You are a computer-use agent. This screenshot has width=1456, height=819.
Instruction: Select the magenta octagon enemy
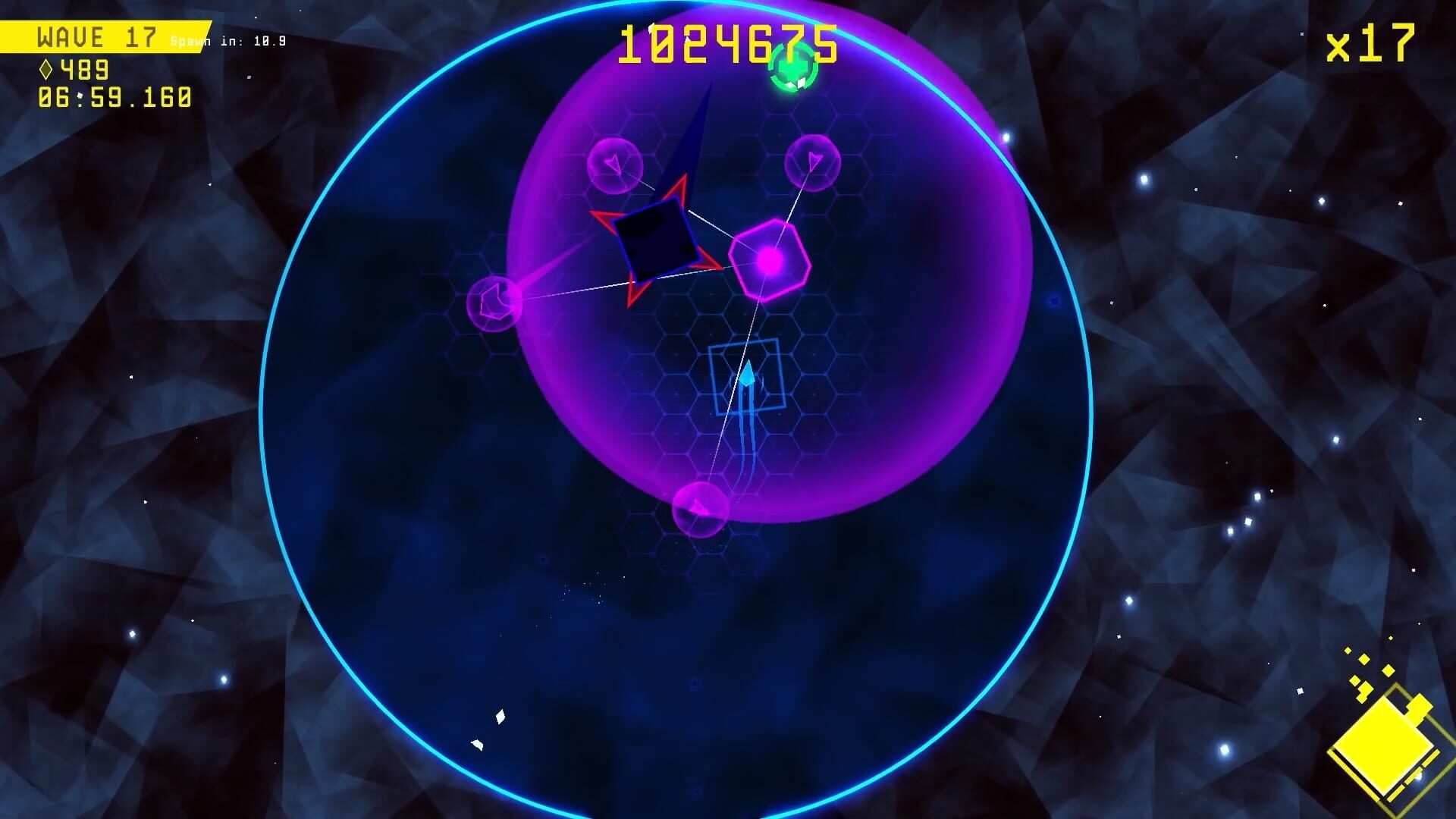click(767, 262)
